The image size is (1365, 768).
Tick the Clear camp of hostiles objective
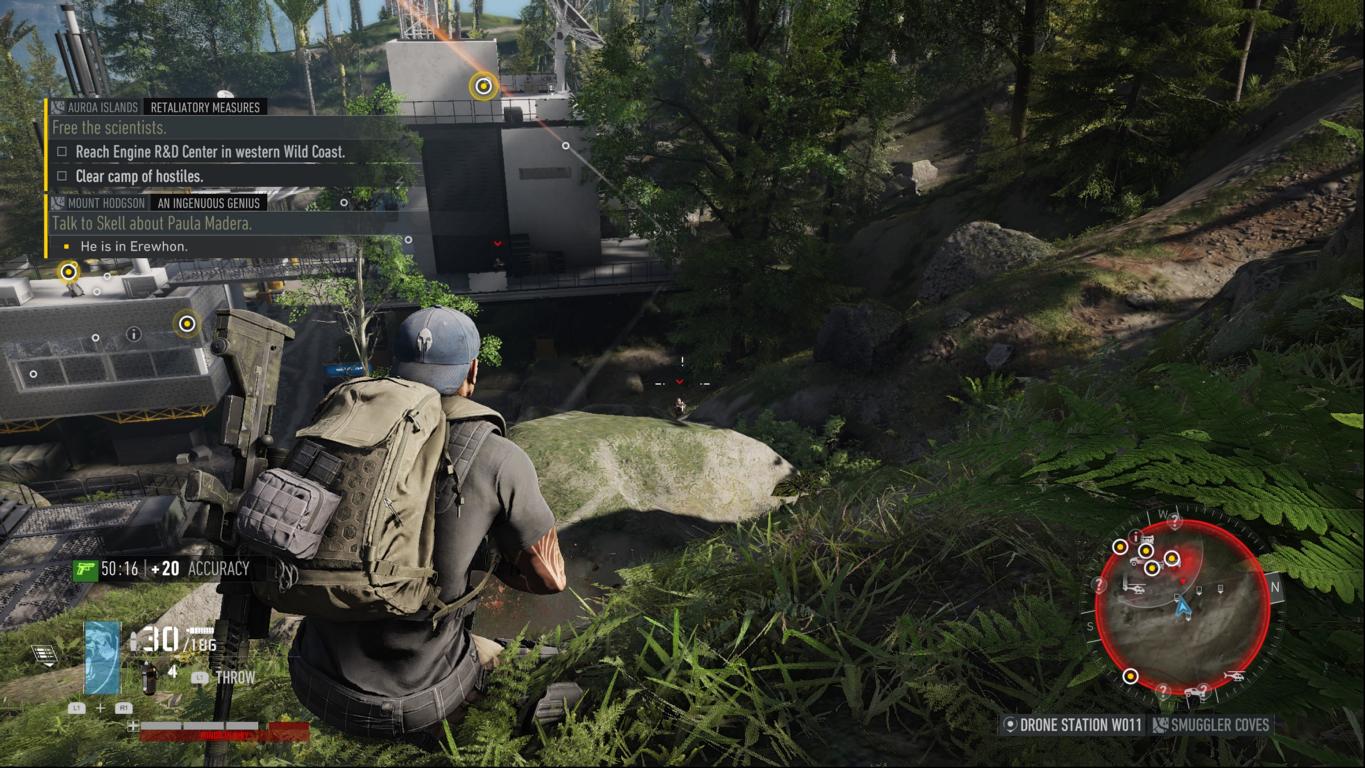coord(62,176)
